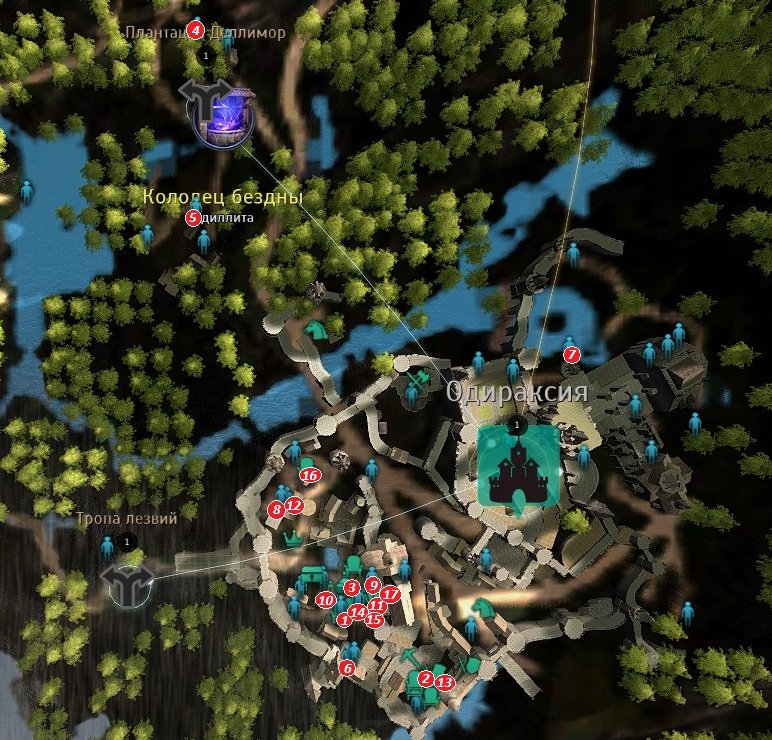Click red map marker number 4
This screenshot has height=740, width=772.
pos(196,30)
